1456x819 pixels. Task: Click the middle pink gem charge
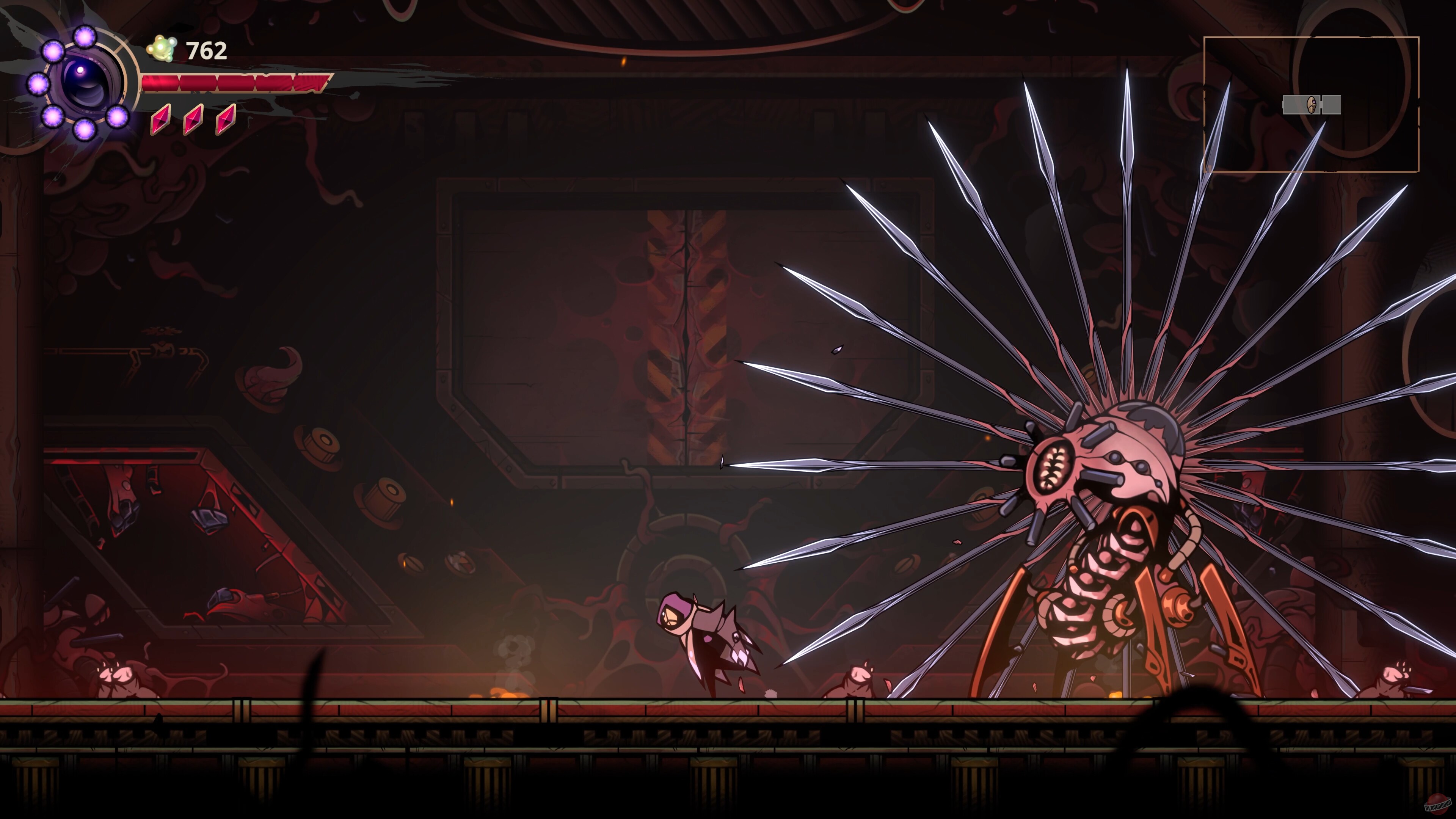pos(193,119)
